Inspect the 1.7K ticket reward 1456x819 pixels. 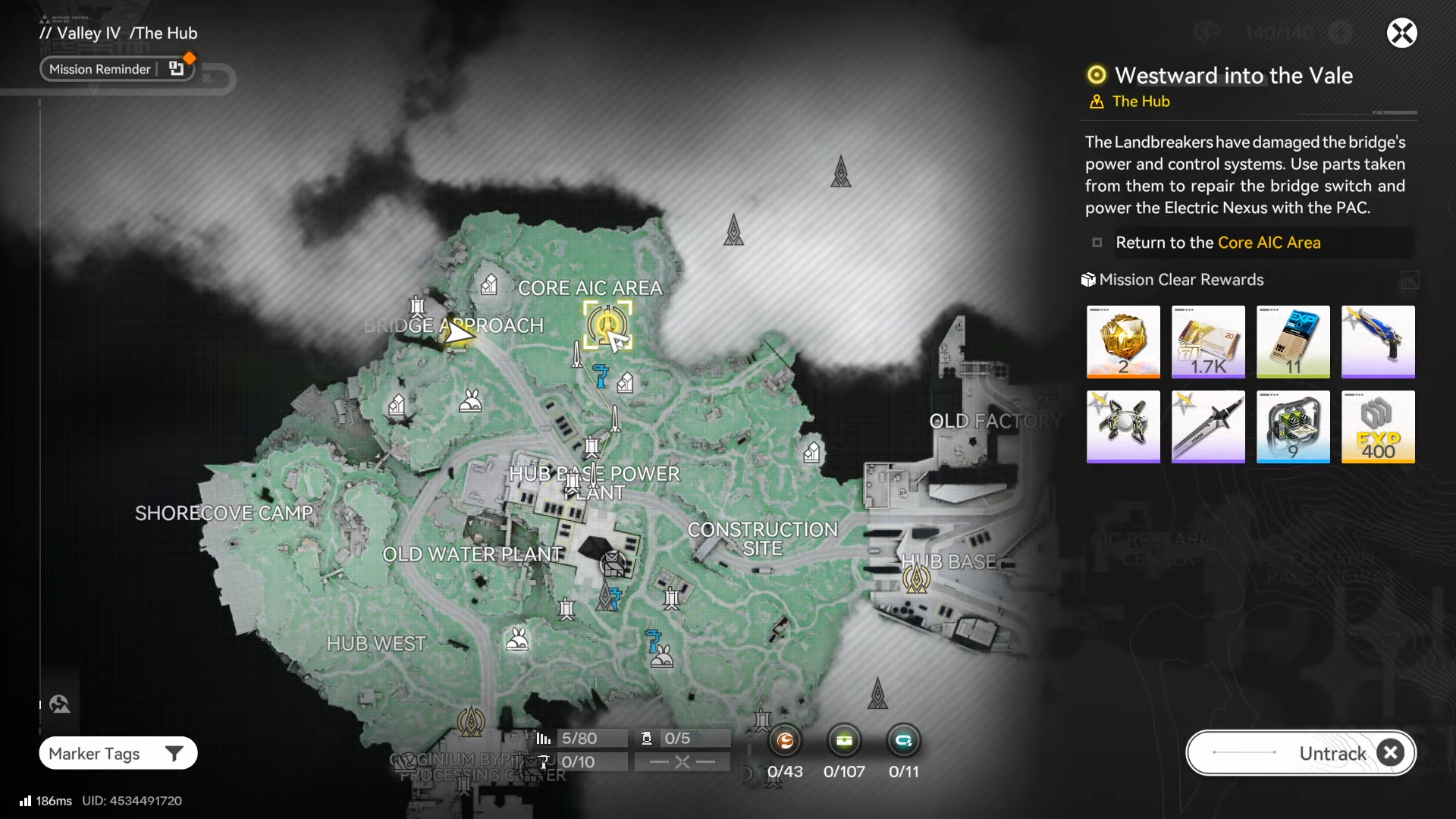tap(1208, 341)
